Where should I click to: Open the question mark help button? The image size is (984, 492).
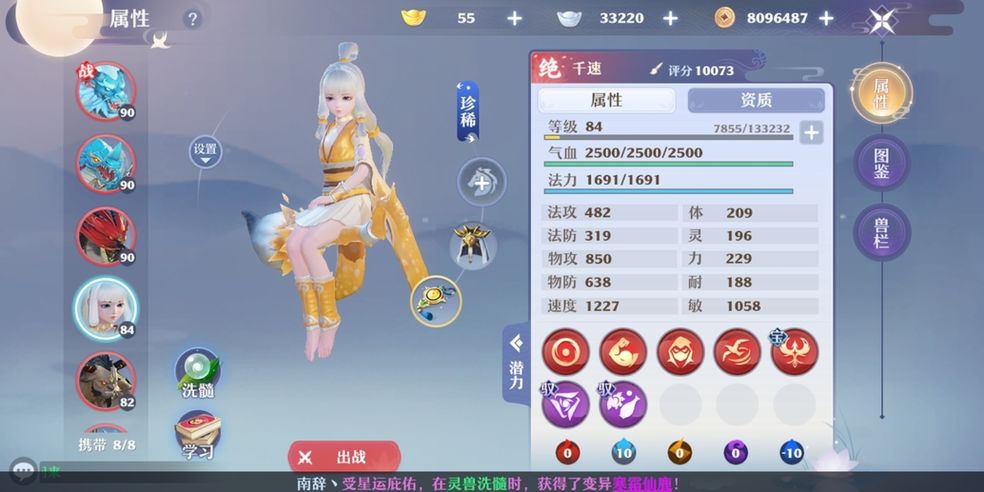pyautogui.click(x=193, y=19)
